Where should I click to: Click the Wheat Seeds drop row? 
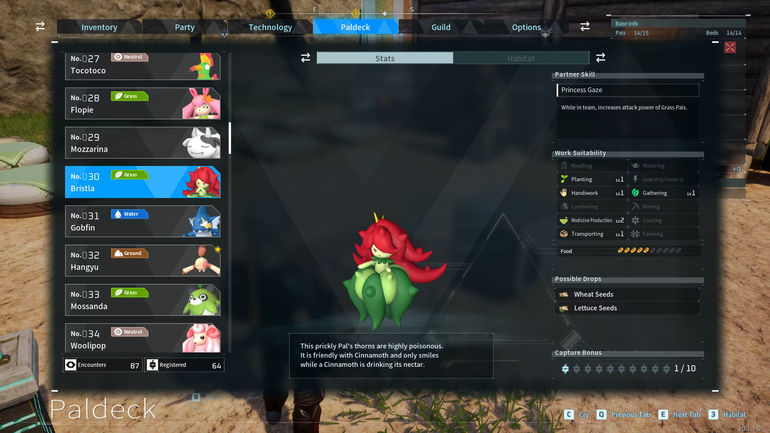[x=627, y=295]
